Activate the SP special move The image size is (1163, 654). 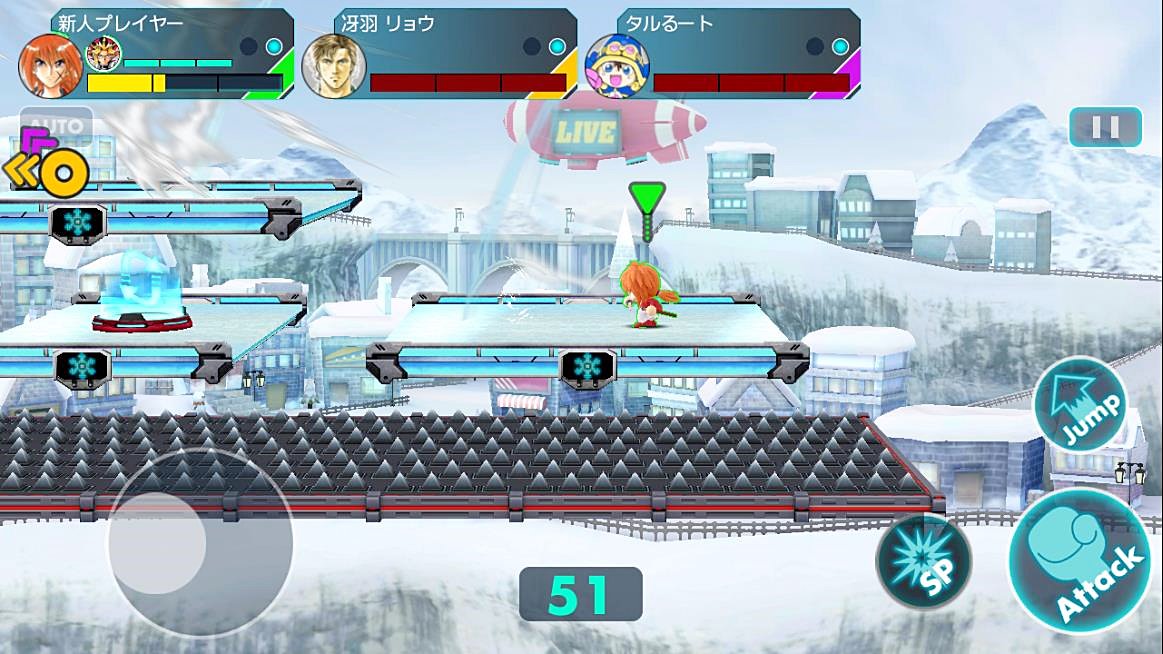click(x=923, y=561)
